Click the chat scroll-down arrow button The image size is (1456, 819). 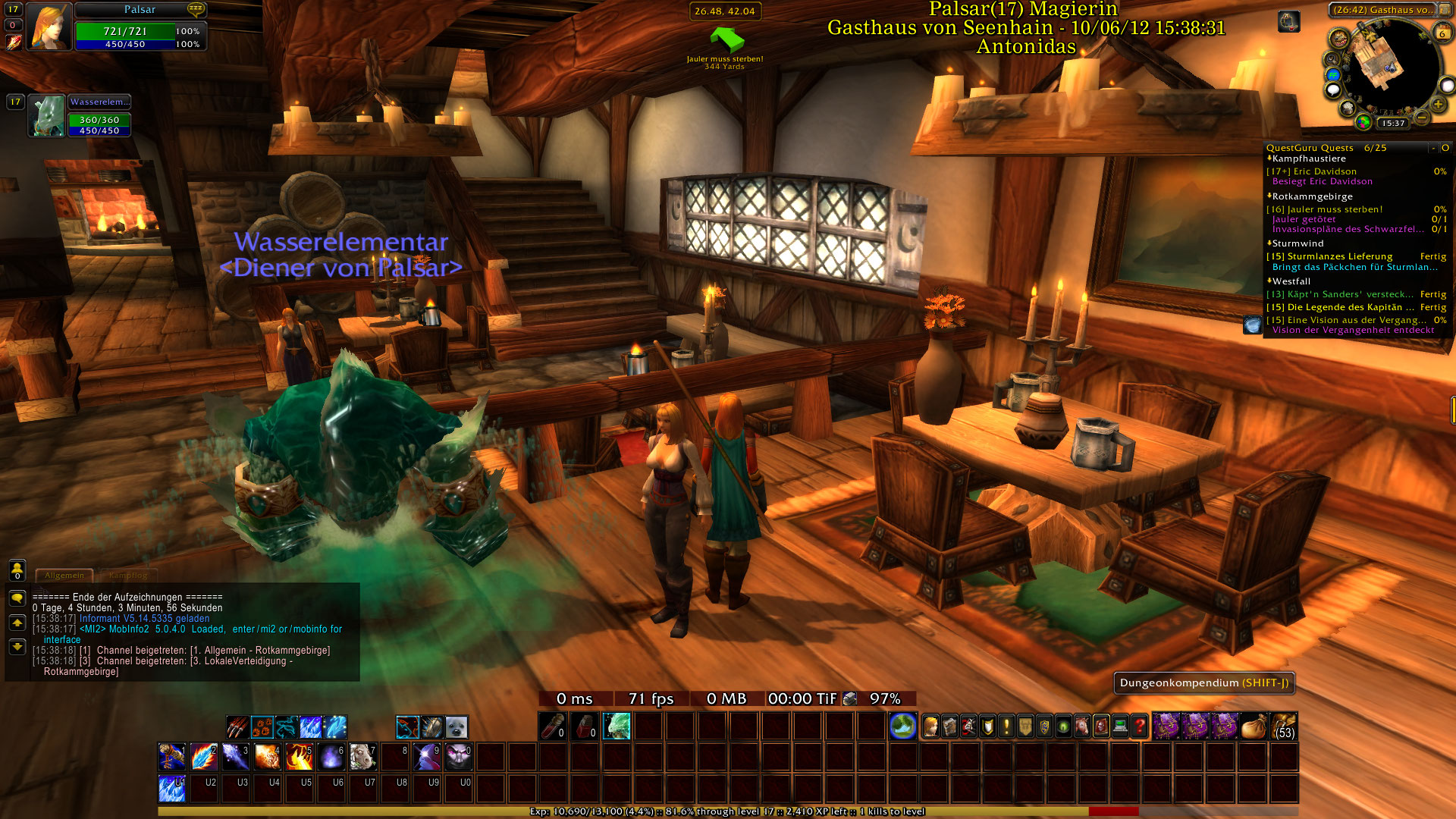tap(17, 647)
